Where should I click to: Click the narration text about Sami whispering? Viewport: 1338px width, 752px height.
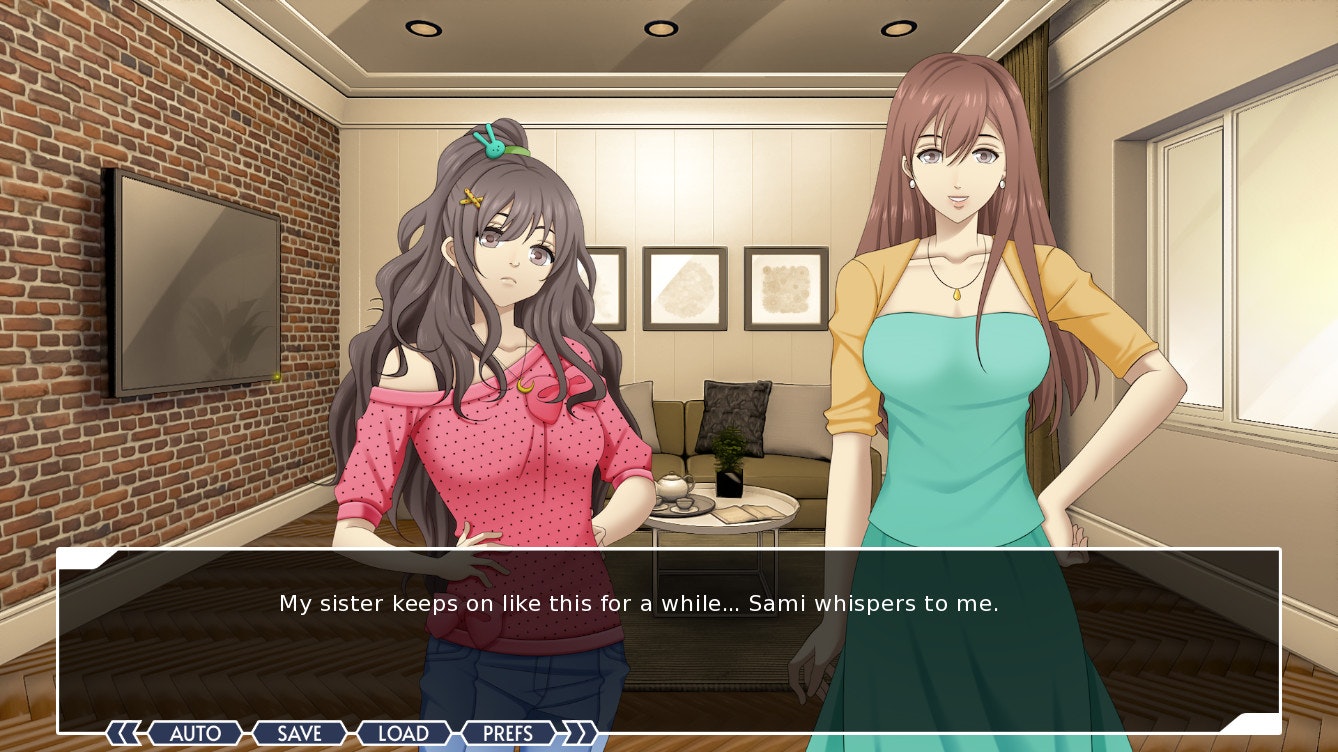click(x=642, y=603)
